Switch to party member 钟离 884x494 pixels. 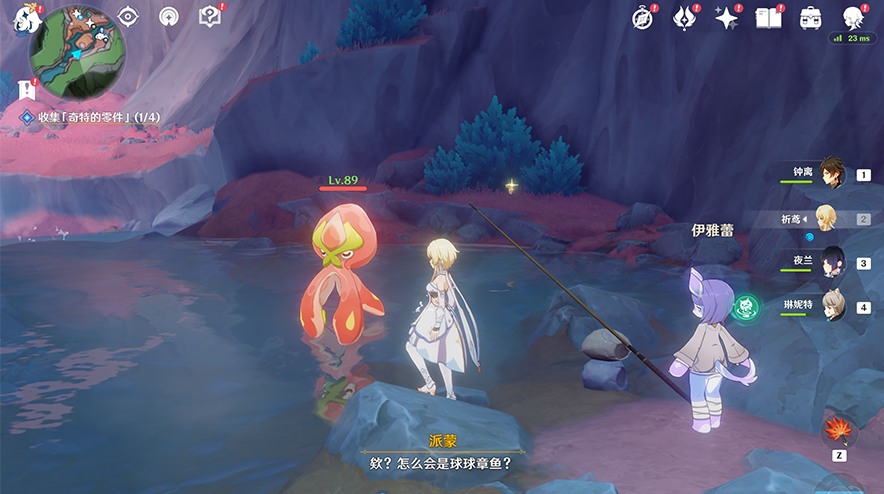tap(832, 173)
